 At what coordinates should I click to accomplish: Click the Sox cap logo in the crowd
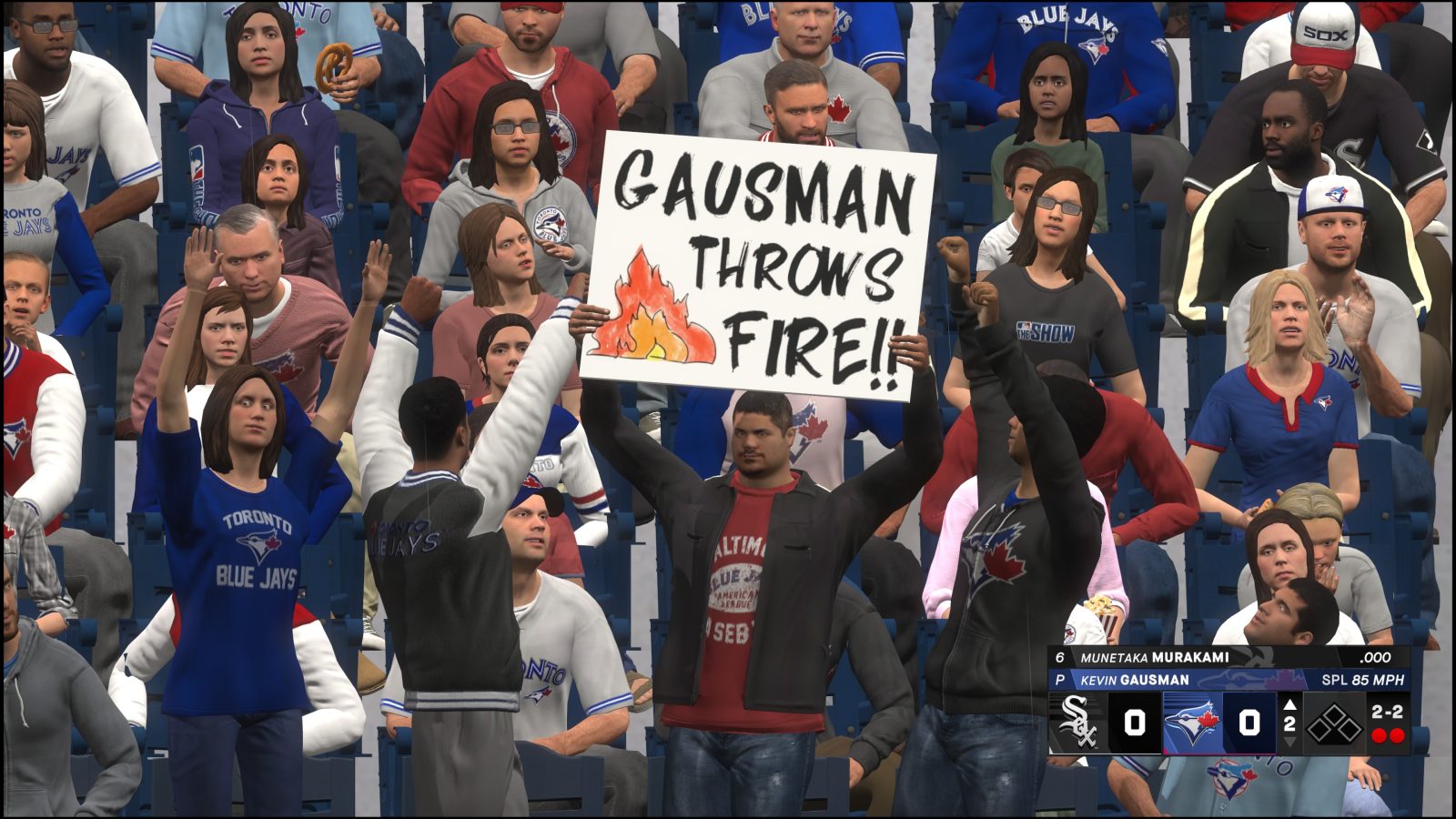pyautogui.click(x=1328, y=32)
